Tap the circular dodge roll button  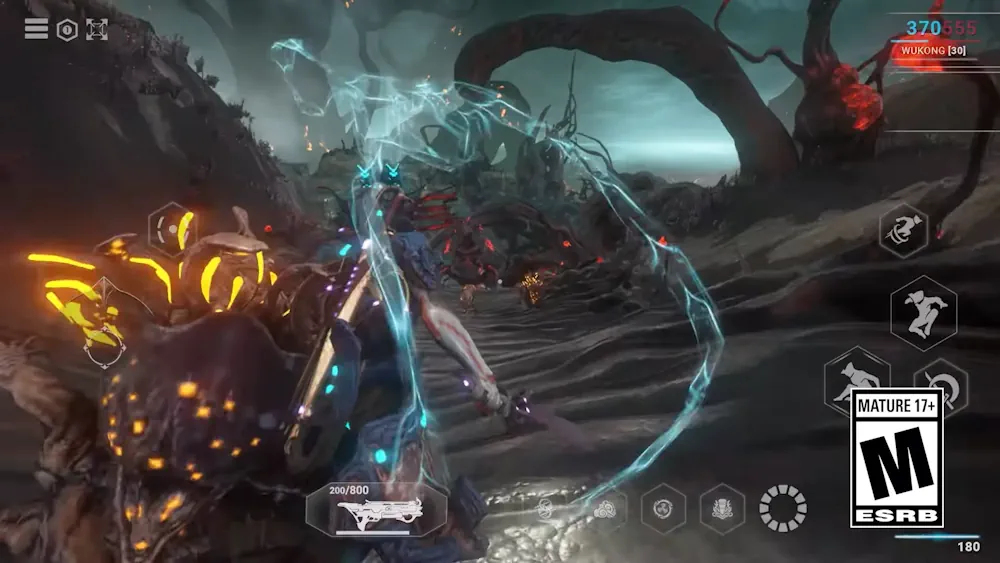940,383
